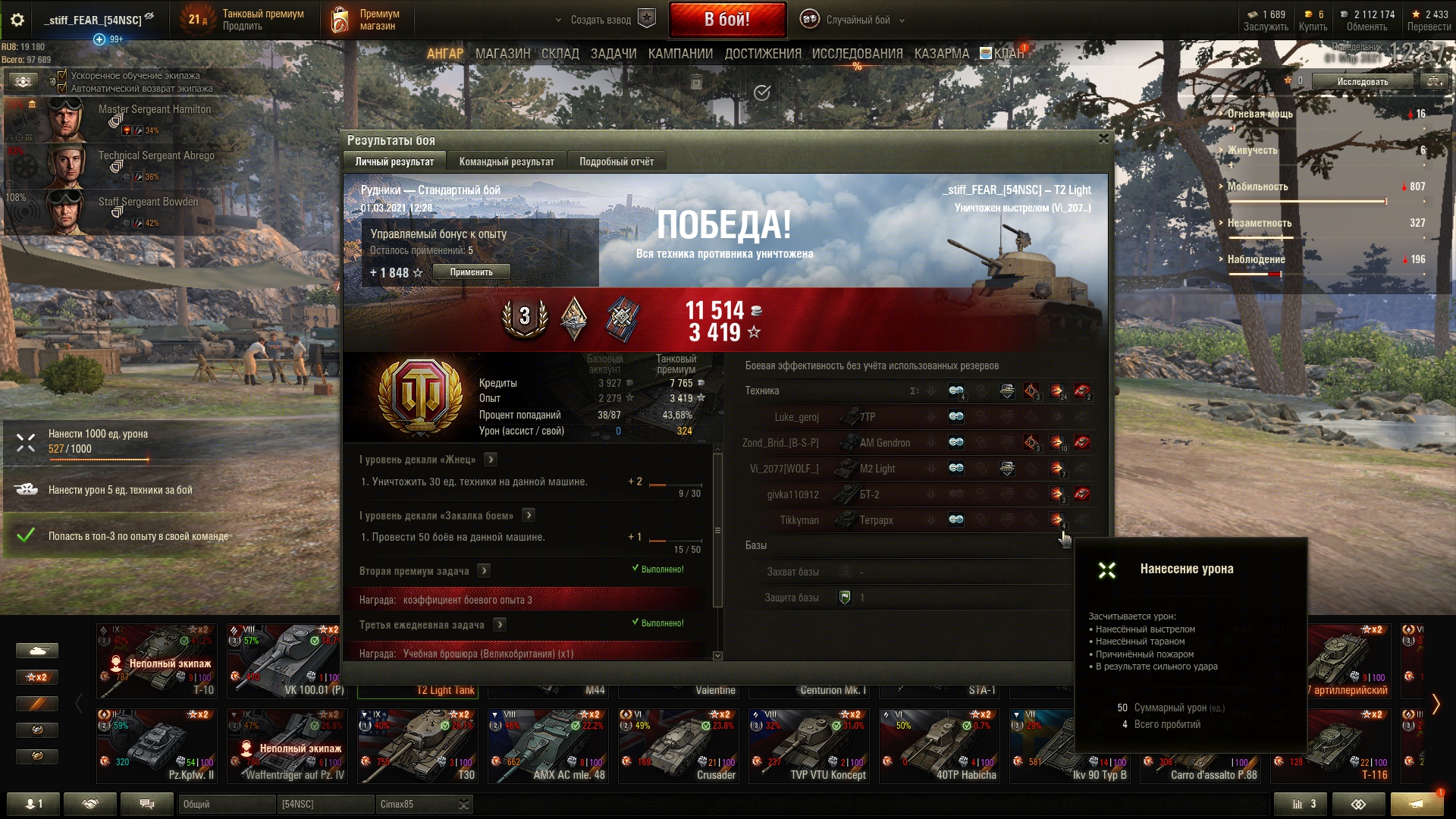1456x819 pixels.
Task: Open the game settings gear icon
Action: [x=17, y=20]
